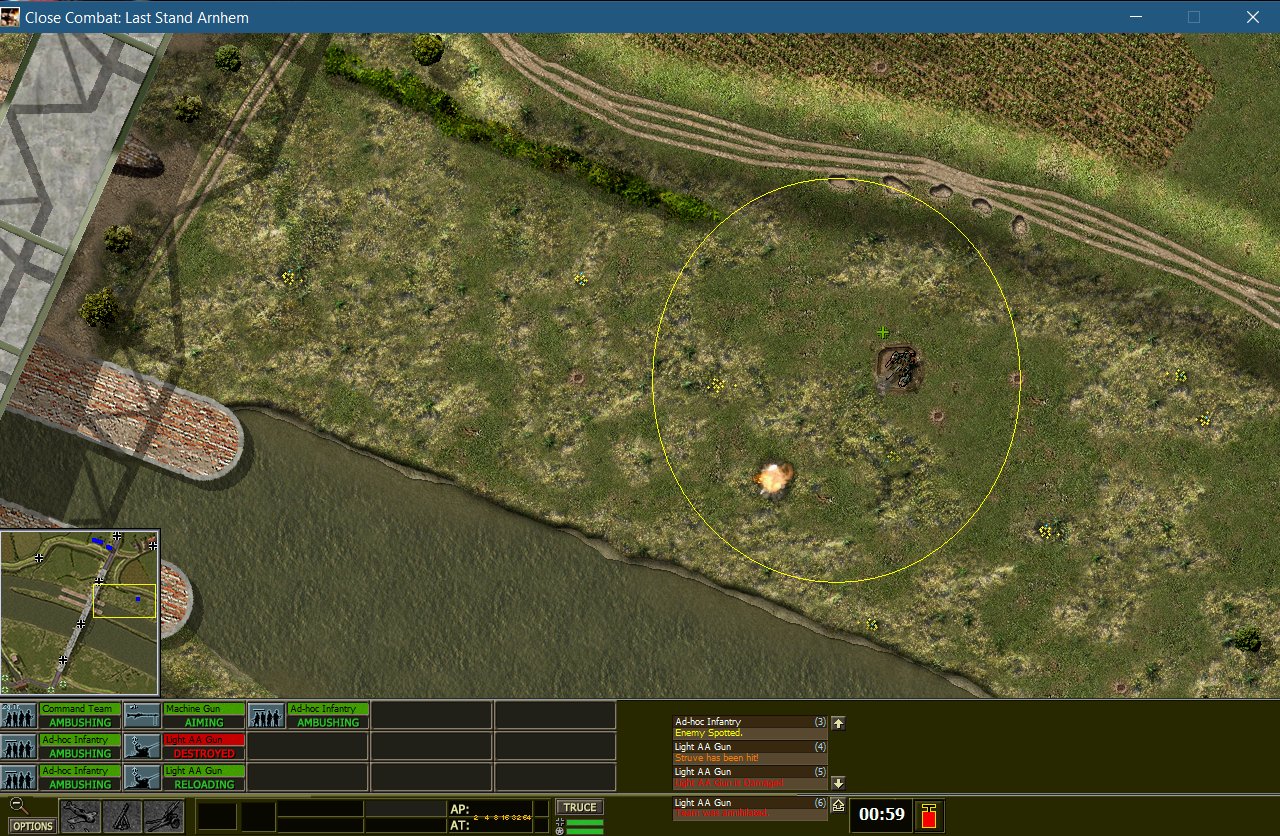Click the battlefield minimap

pyautogui.click(x=80, y=612)
